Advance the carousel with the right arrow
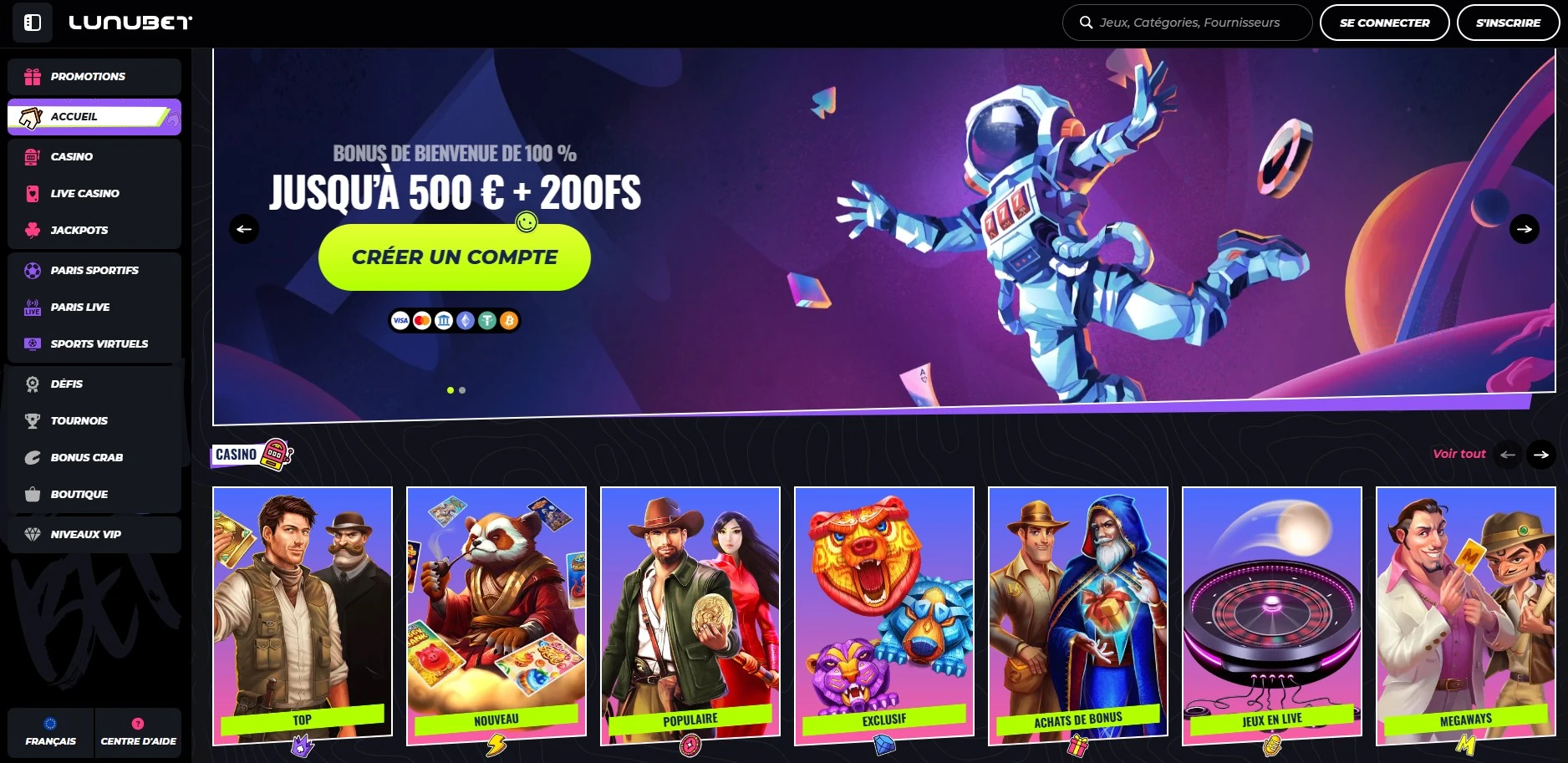 [x=1524, y=228]
